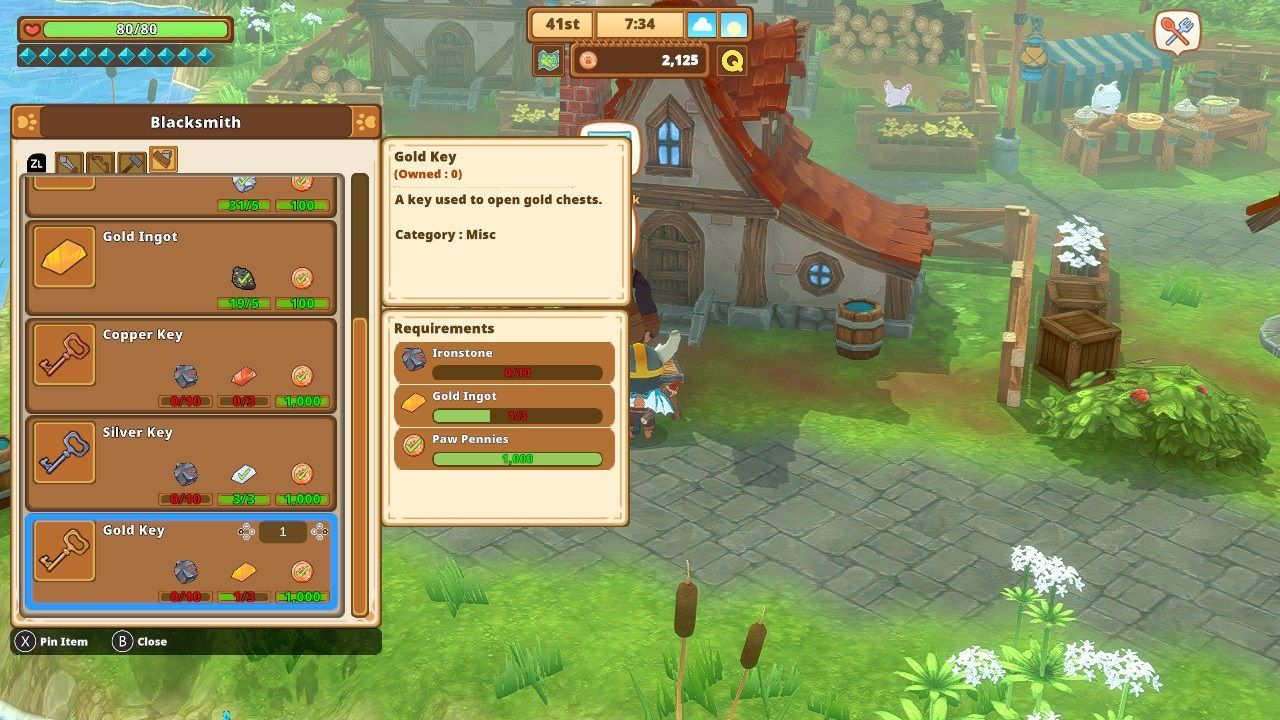This screenshot has width=1280, height=720.
Task: Switch to the hammer crafting tab
Action: click(131, 160)
